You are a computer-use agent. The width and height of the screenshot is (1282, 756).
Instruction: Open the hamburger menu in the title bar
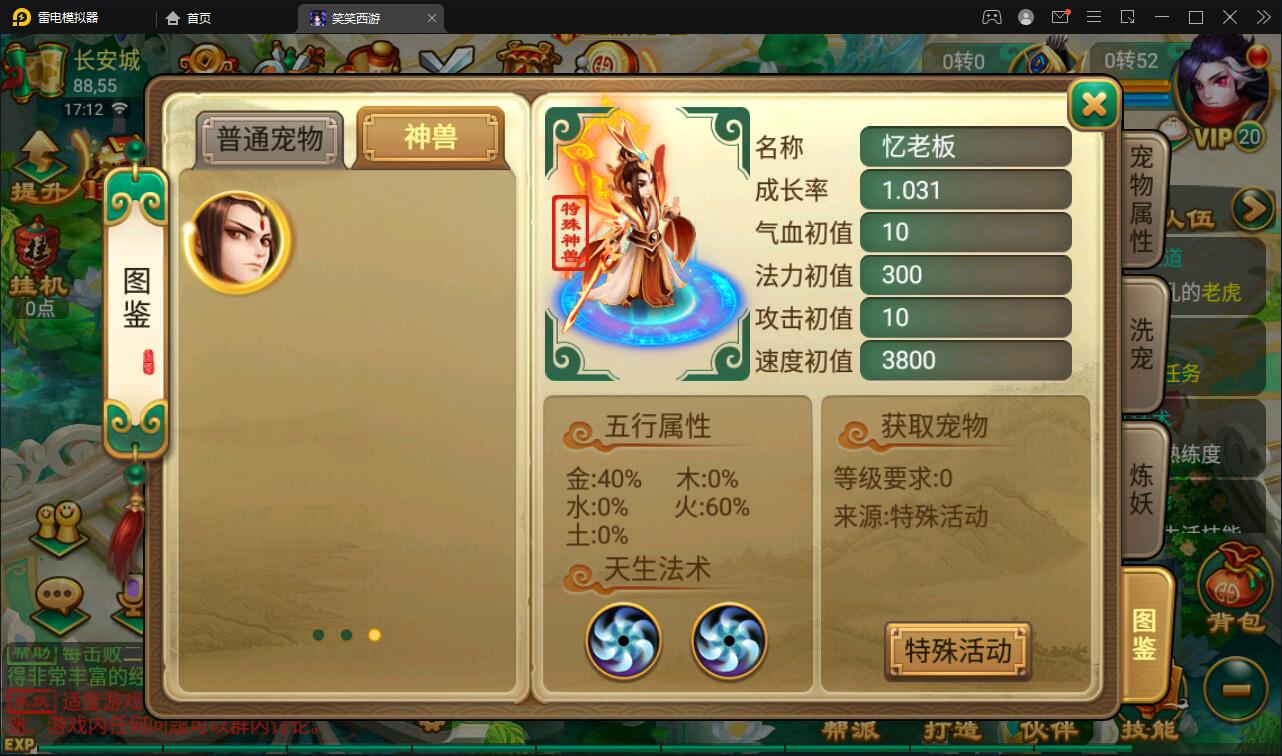(x=1095, y=17)
